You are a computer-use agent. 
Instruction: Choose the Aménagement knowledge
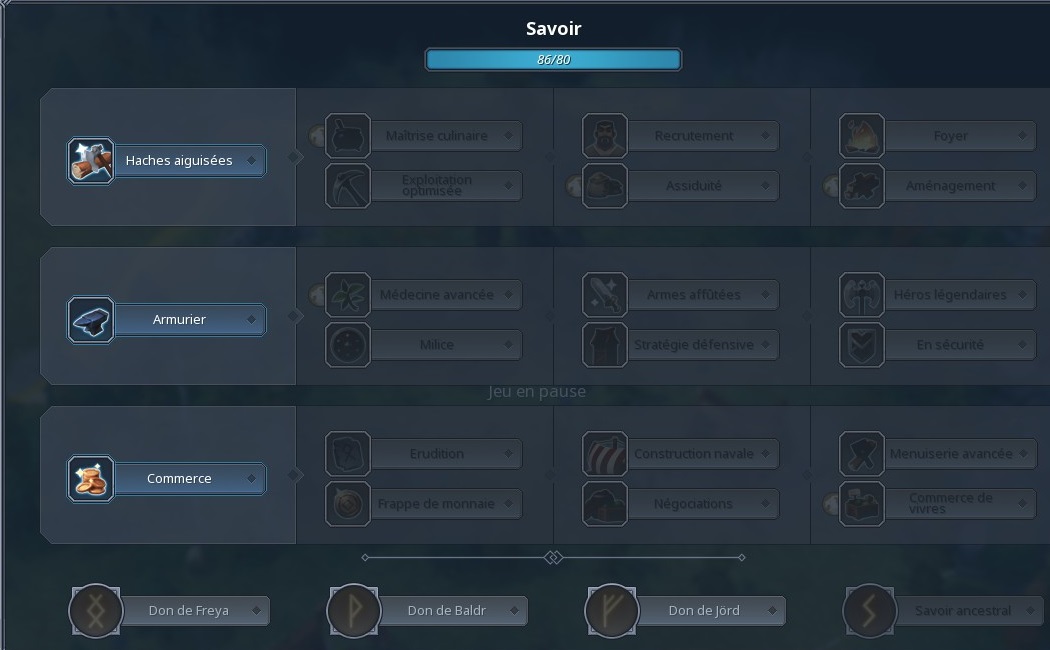tap(949, 185)
